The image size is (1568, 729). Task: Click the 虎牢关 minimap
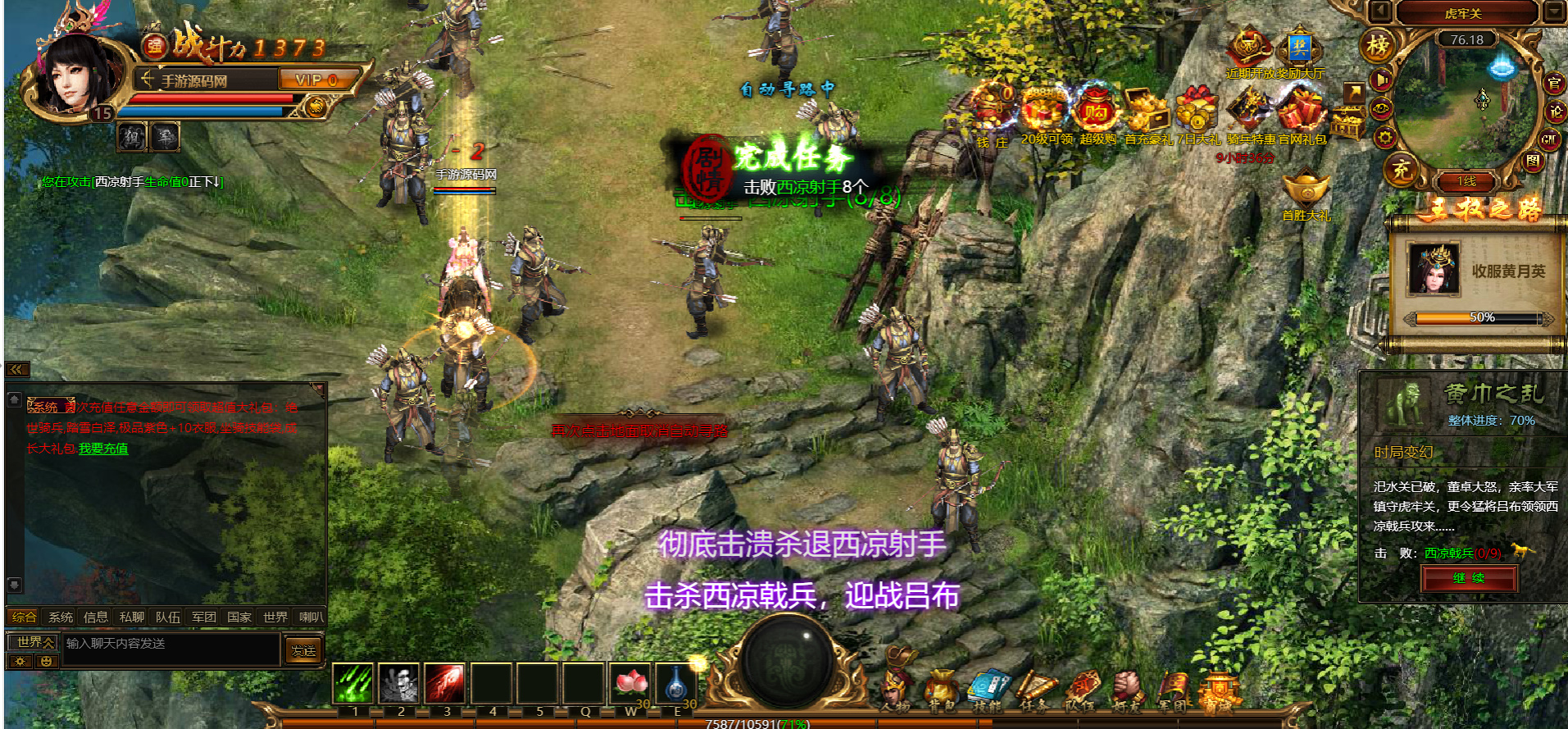pos(1466,103)
